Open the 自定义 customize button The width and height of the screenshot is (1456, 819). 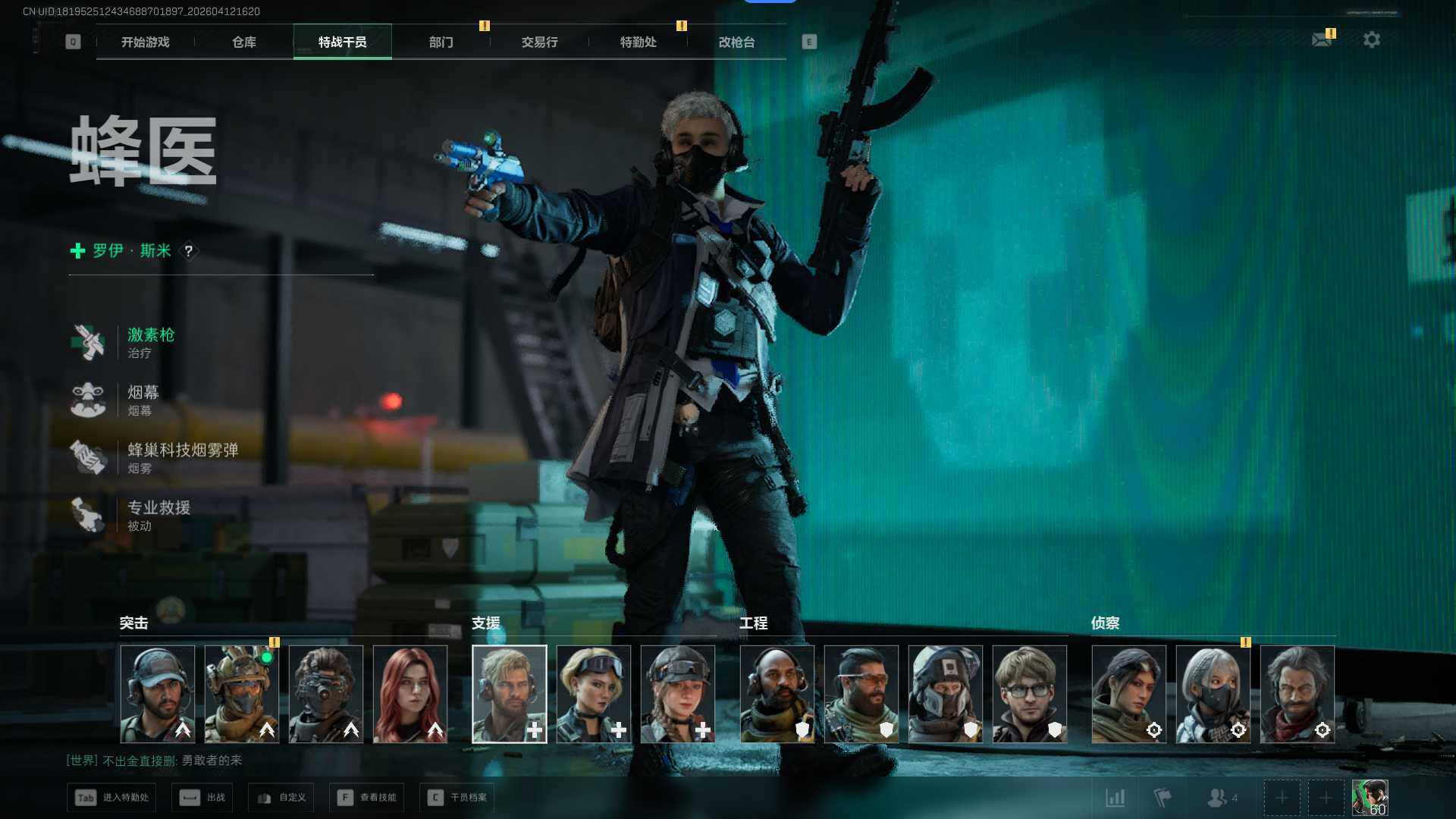pos(281,798)
